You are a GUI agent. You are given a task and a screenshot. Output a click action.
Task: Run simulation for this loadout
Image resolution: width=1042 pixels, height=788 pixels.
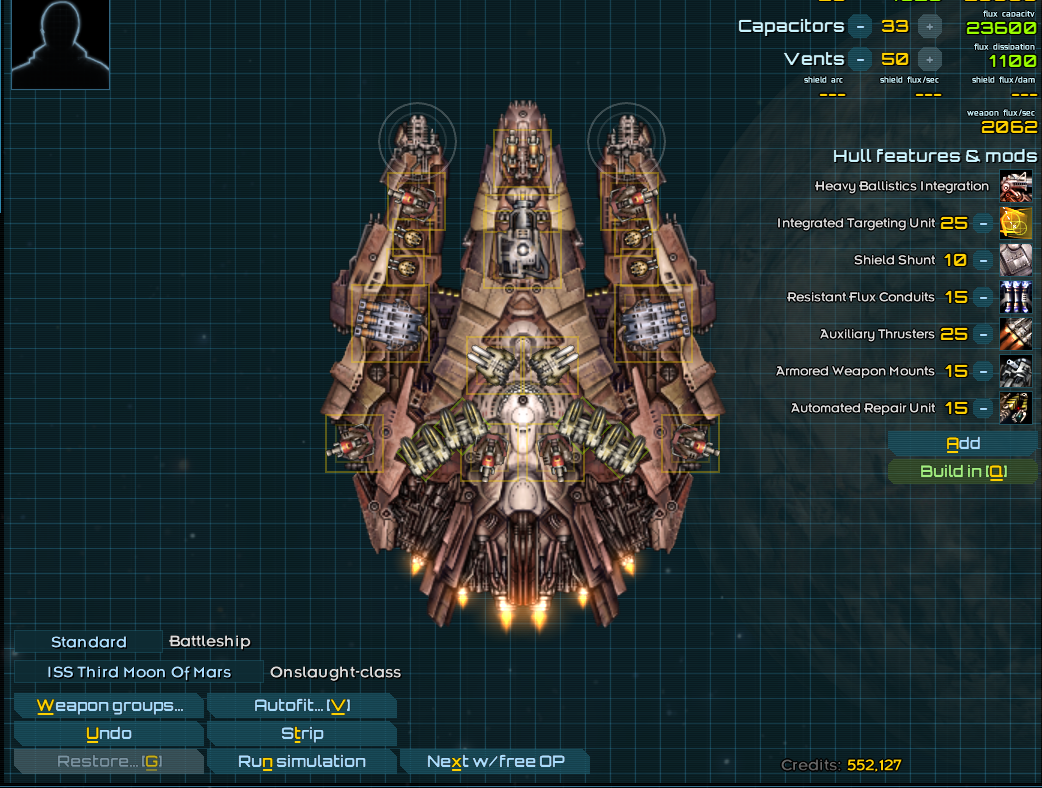tap(301, 762)
